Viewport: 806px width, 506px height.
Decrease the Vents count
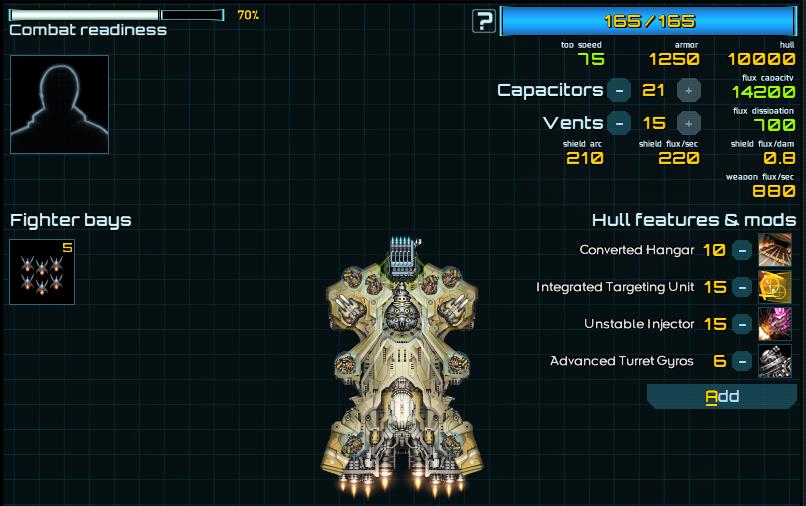619,123
